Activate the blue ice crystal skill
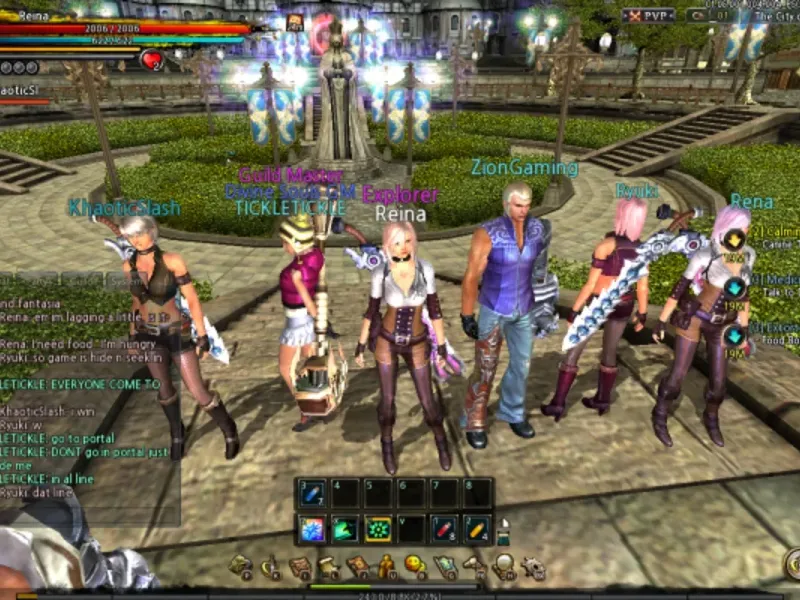 tap(313, 528)
